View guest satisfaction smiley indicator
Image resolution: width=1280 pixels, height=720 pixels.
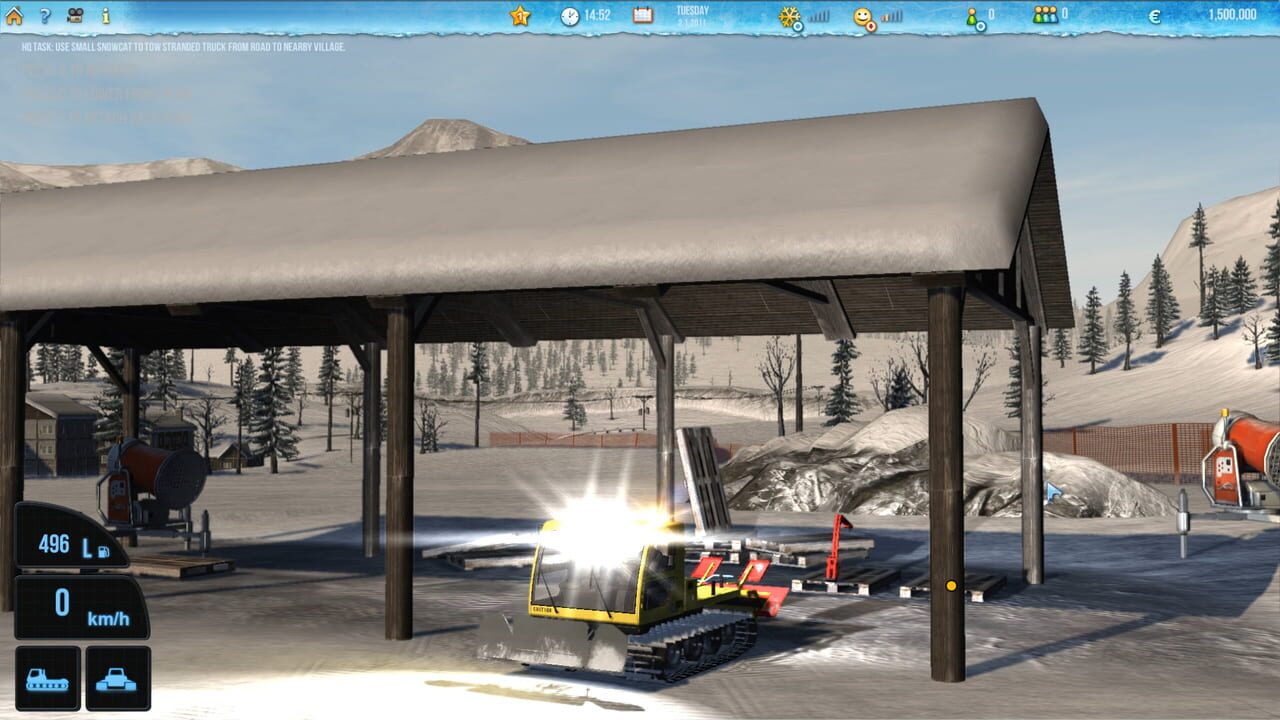tap(861, 15)
